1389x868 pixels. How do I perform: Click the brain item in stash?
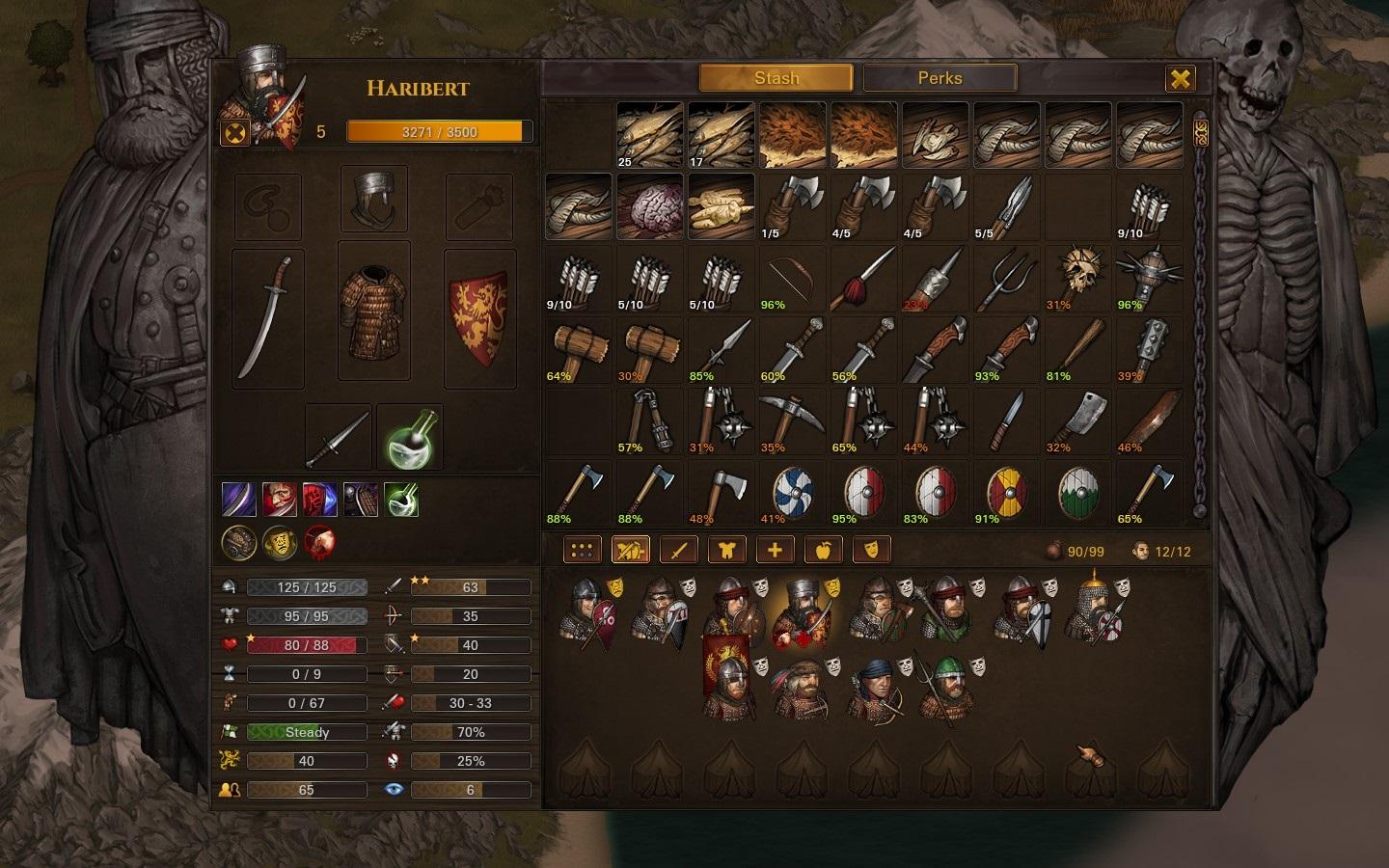coord(650,206)
